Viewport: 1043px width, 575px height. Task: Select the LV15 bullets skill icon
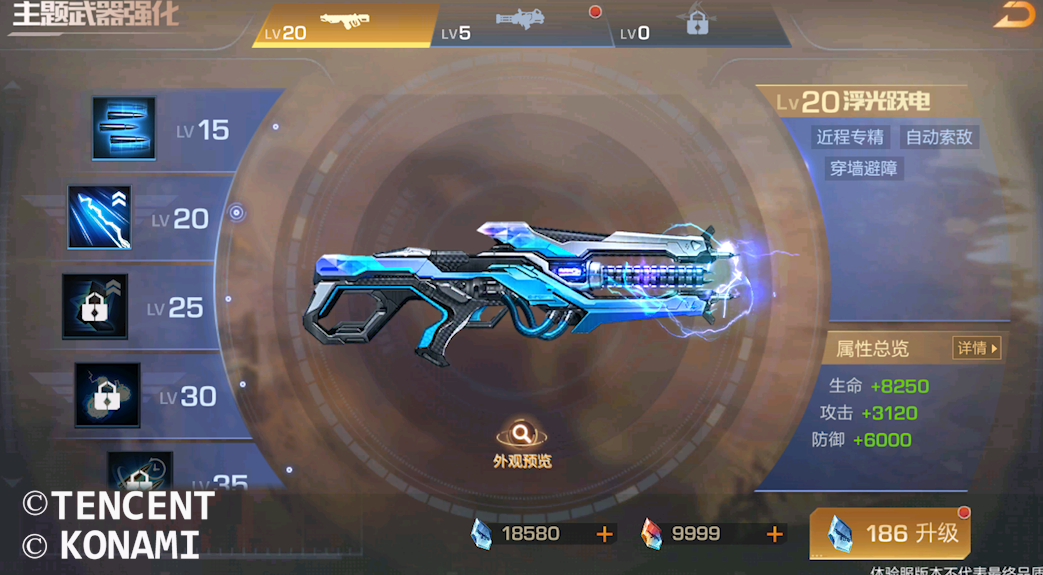tap(124, 129)
